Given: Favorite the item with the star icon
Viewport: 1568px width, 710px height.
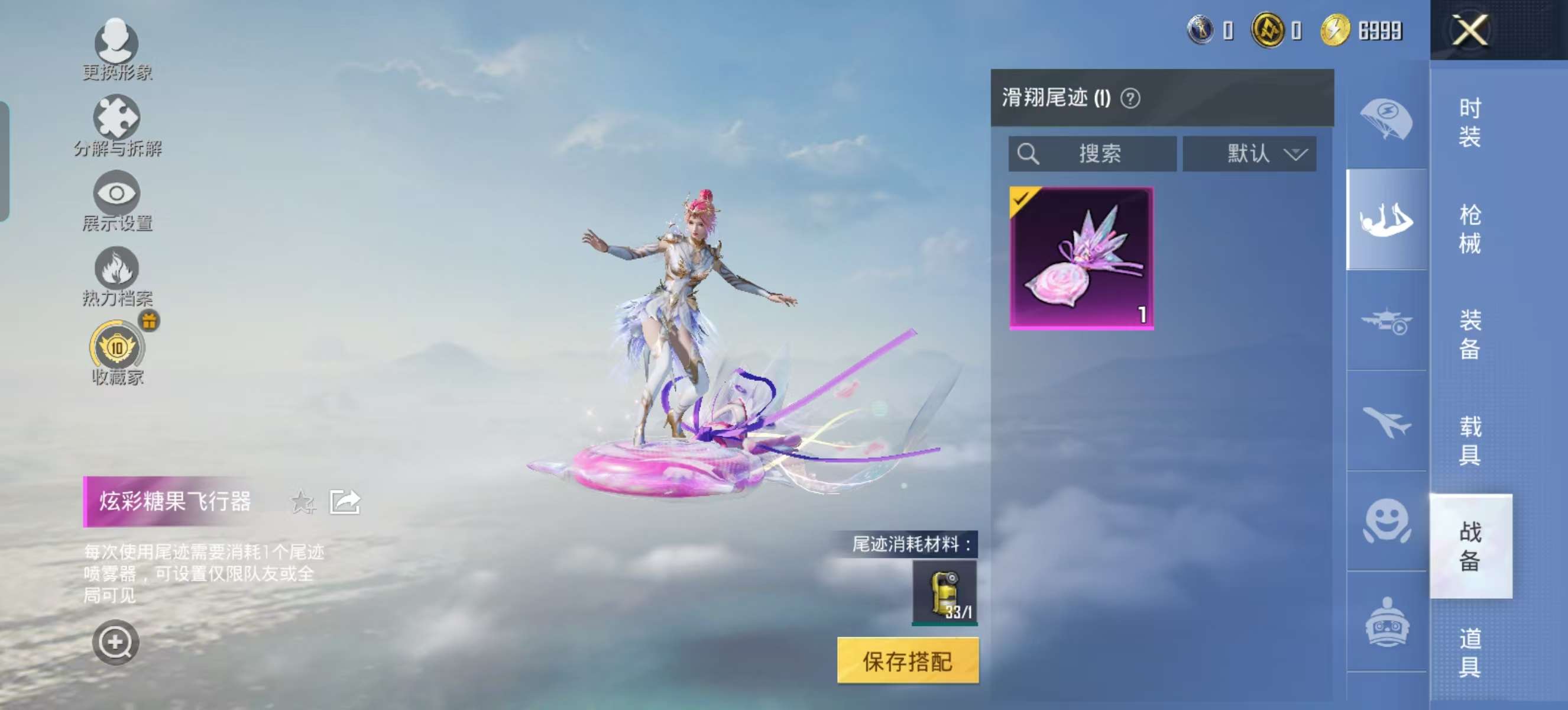Looking at the screenshot, I should 303,502.
